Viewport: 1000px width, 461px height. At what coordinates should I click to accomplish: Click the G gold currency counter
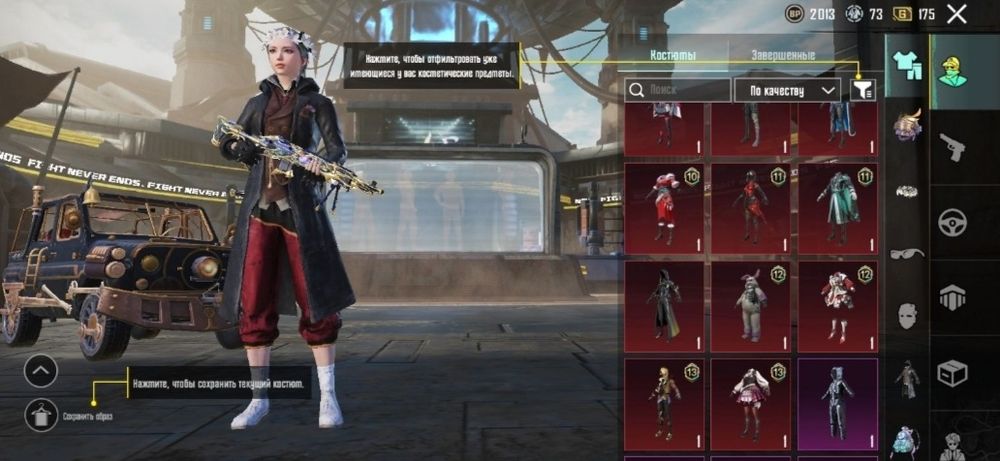tap(915, 14)
